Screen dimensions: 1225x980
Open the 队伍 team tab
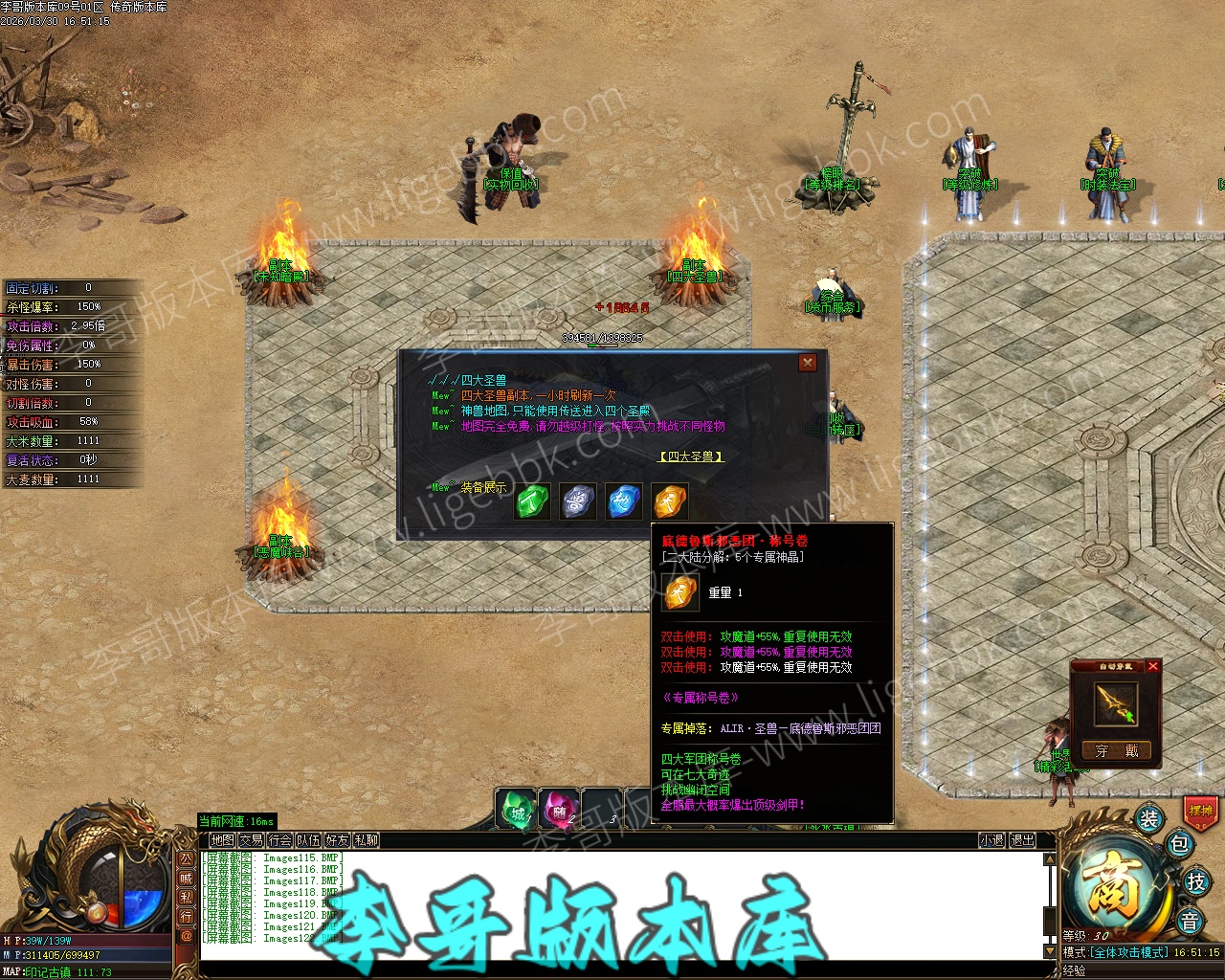tap(308, 840)
